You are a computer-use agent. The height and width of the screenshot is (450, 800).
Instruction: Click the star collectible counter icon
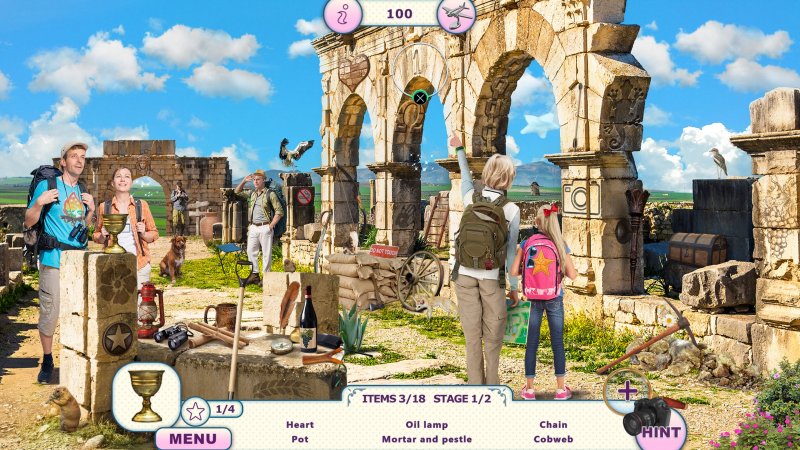195,410
